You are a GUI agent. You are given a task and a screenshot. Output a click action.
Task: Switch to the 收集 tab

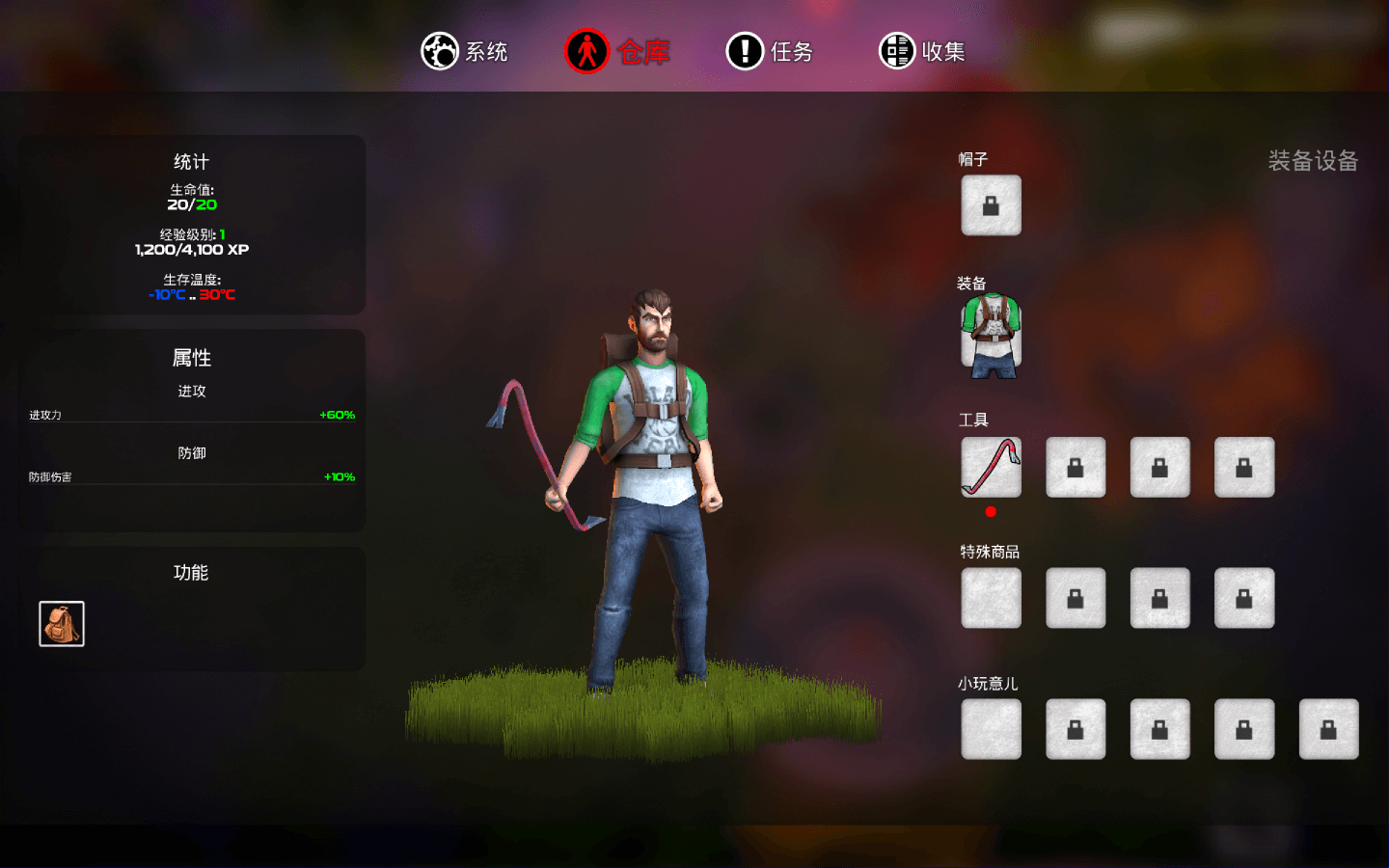click(921, 51)
